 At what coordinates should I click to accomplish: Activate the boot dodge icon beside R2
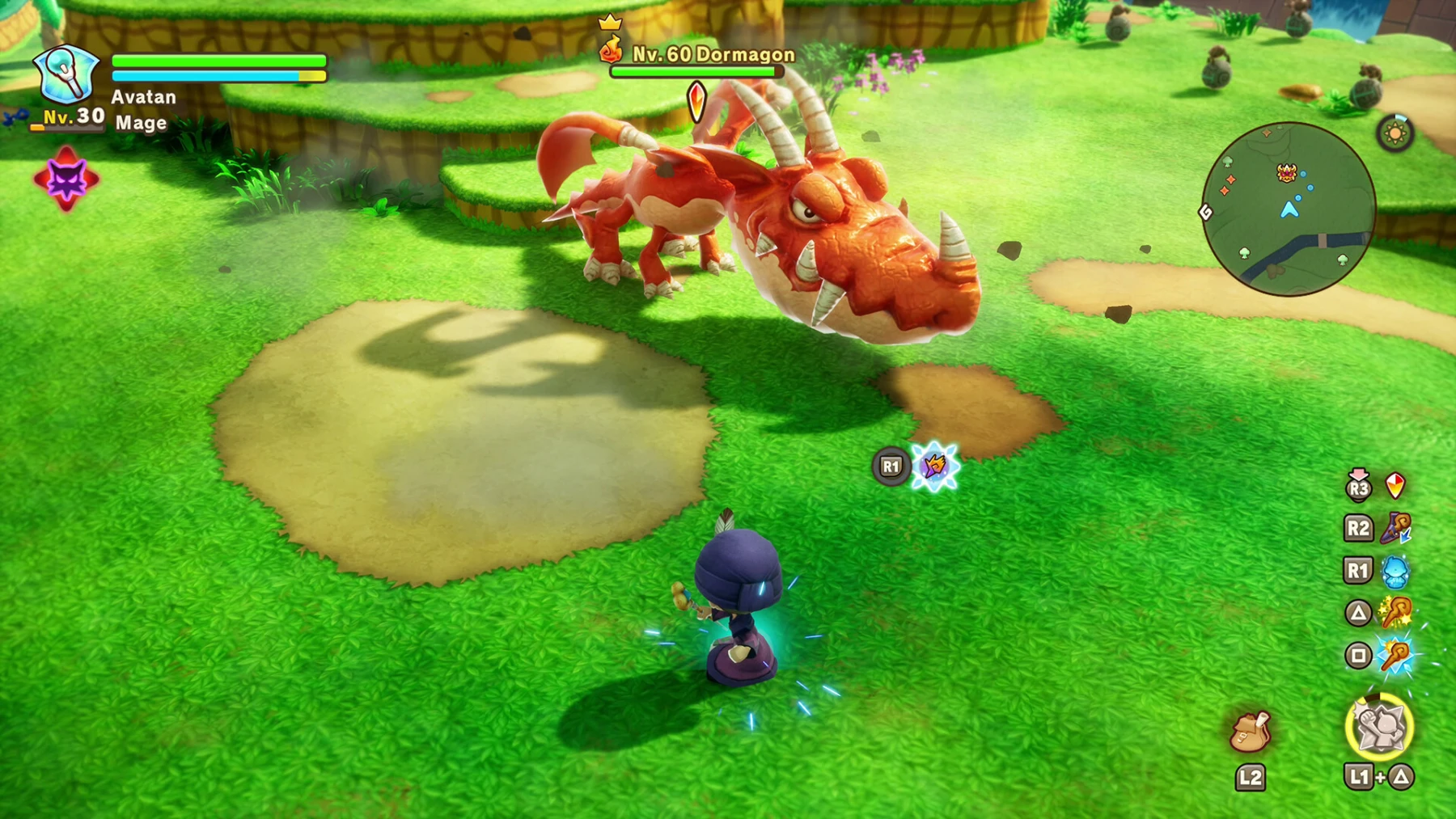1395,529
